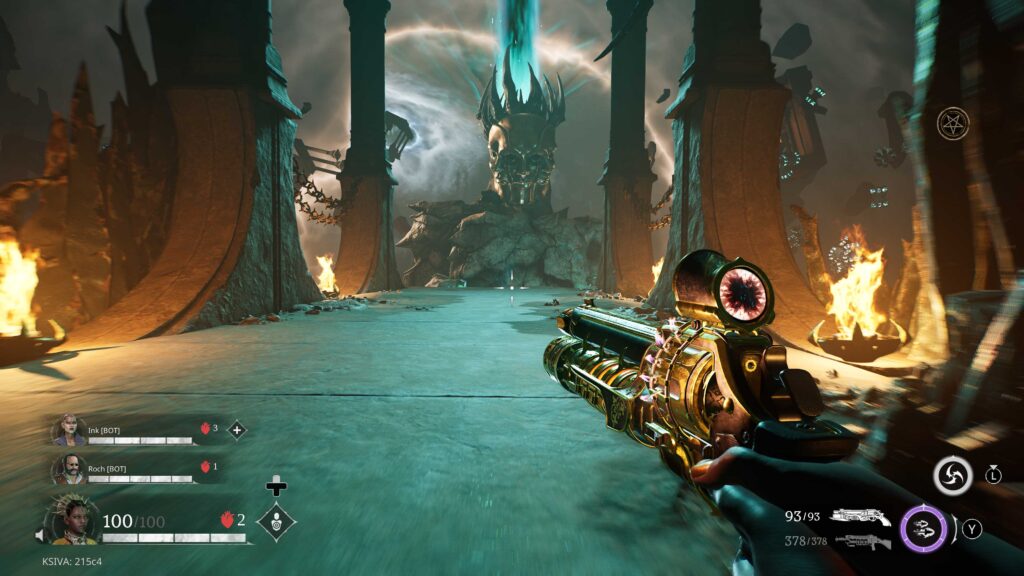Activate the purple-ringed flying projectiles ability
The height and width of the screenshot is (576, 1024).
pos(923,529)
